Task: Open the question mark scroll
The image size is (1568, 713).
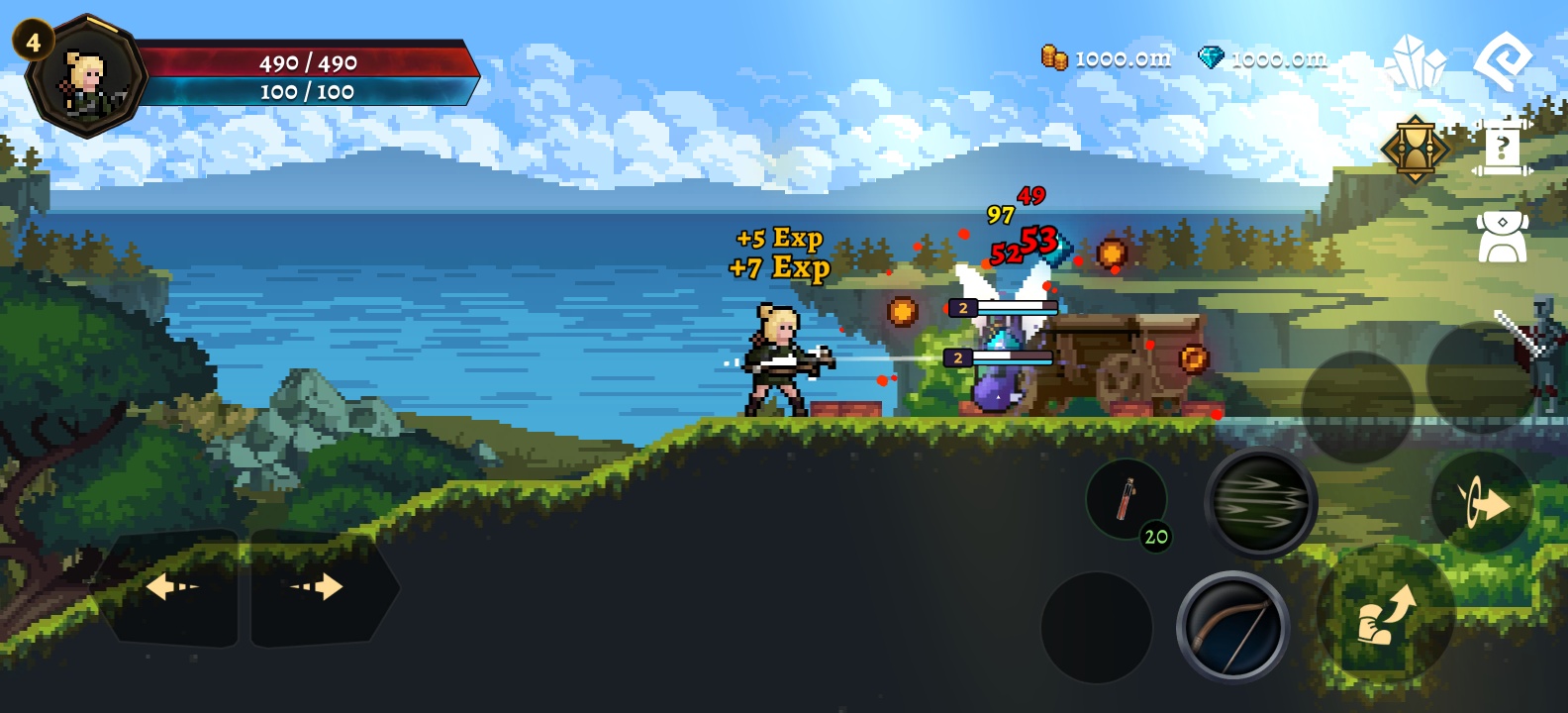Action: [x=1503, y=149]
